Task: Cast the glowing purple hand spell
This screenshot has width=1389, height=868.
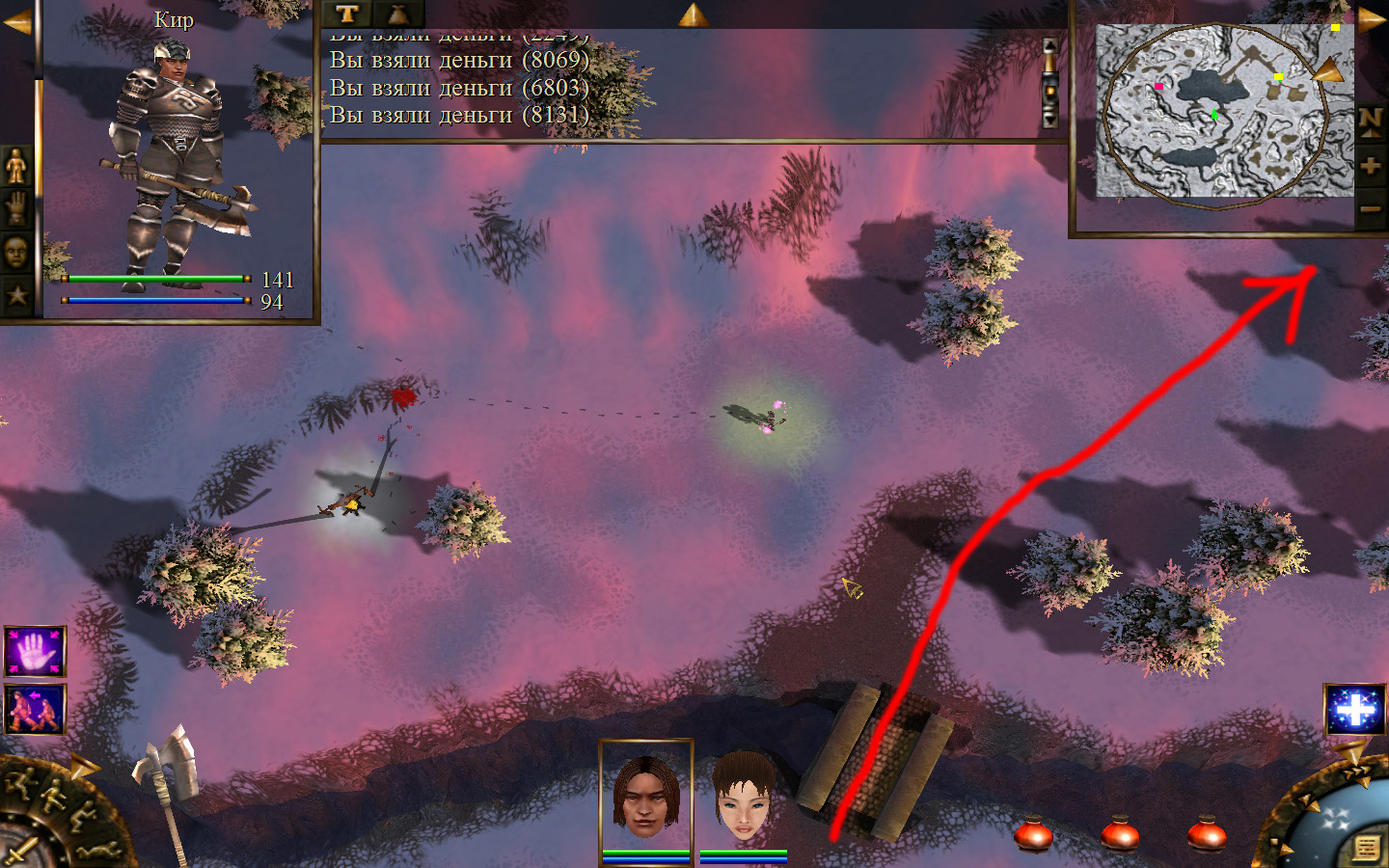Action: click(x=35, y=652)
